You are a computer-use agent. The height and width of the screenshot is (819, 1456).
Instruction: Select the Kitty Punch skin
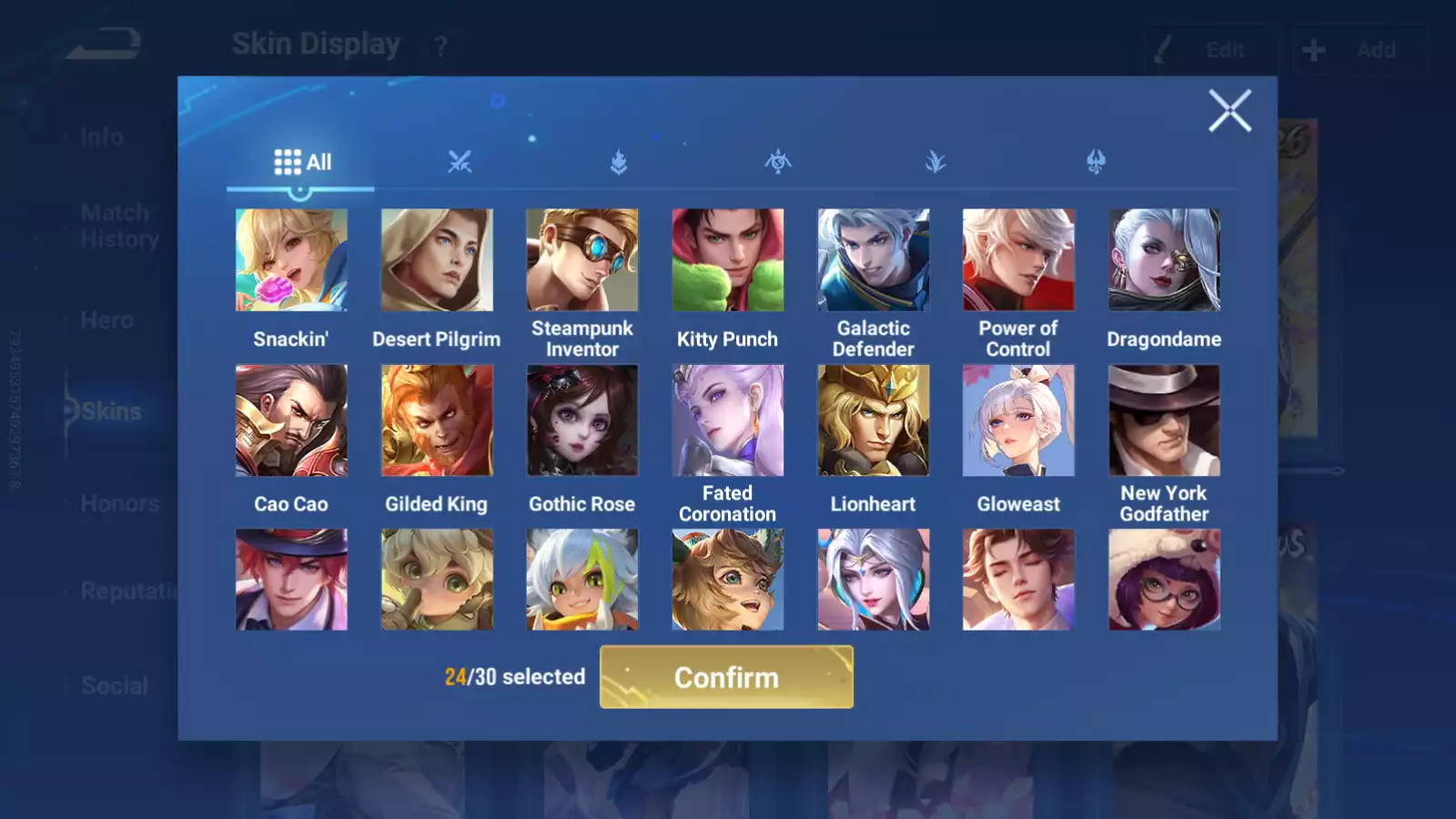727,260
